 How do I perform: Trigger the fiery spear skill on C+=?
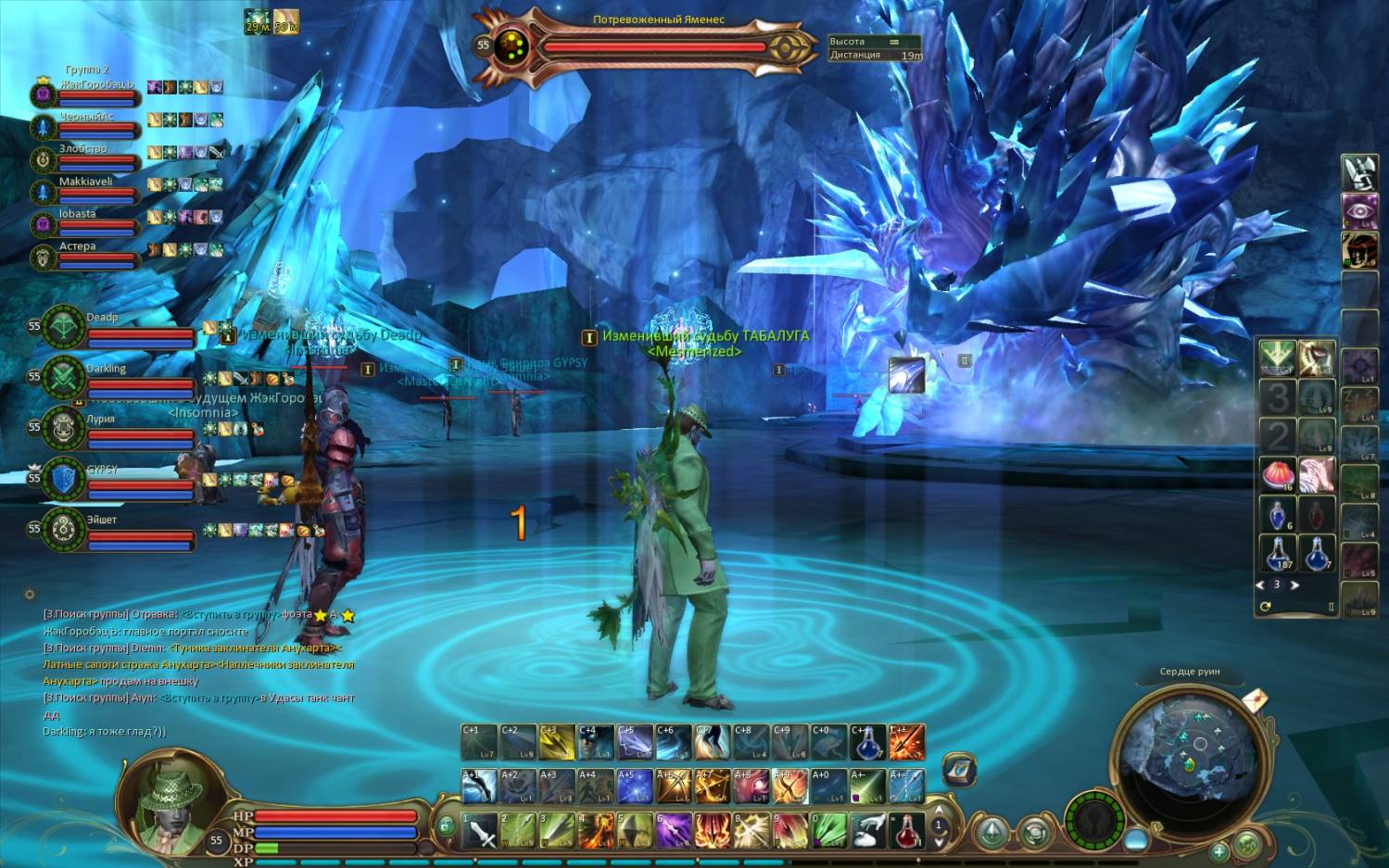[x=907, y=743]
